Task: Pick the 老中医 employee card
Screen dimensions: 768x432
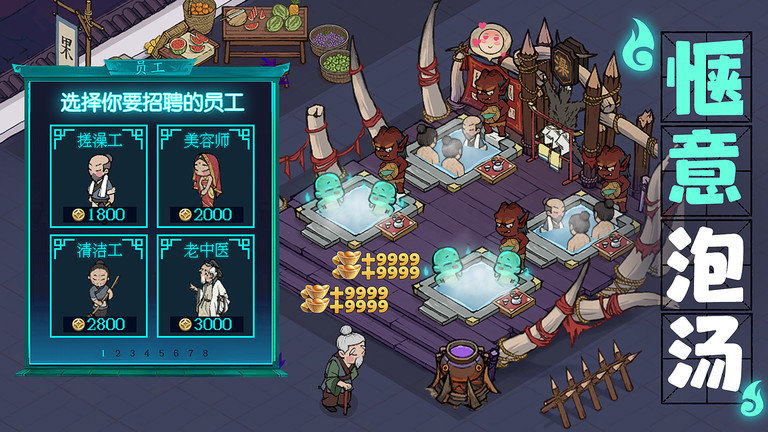Action: pos(207,285)
